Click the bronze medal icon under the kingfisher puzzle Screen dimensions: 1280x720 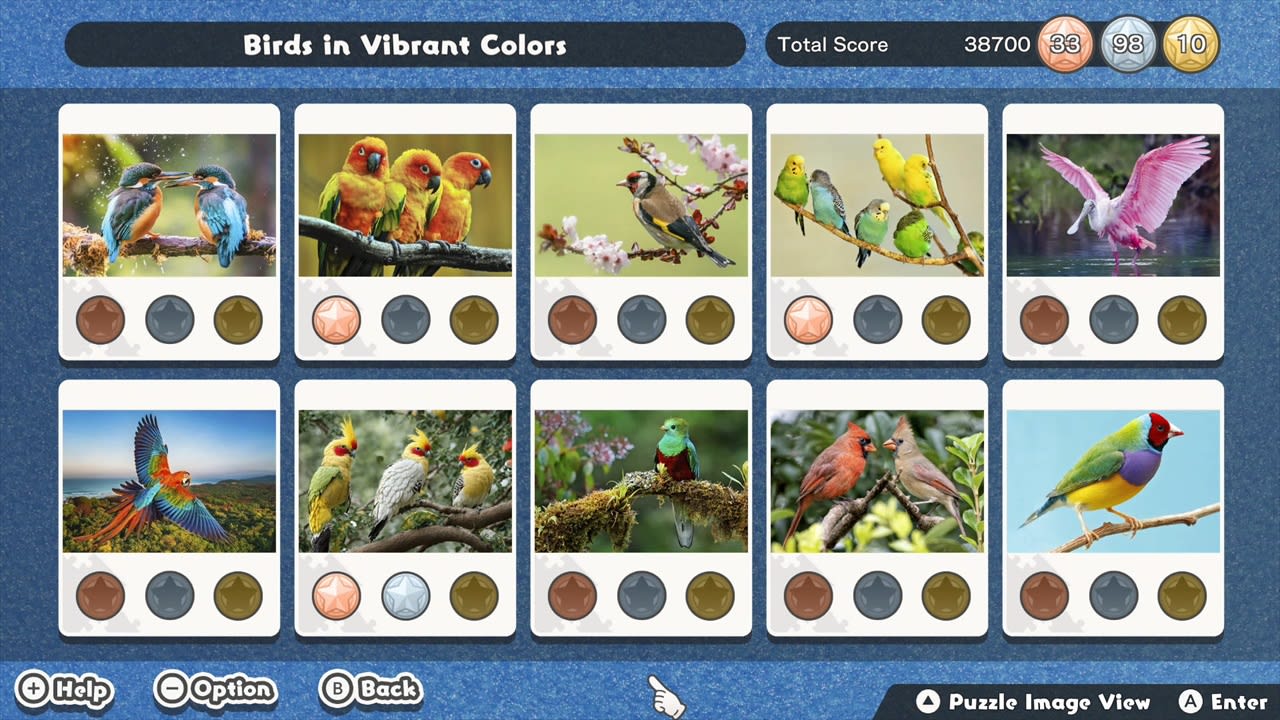pos(100,320)
